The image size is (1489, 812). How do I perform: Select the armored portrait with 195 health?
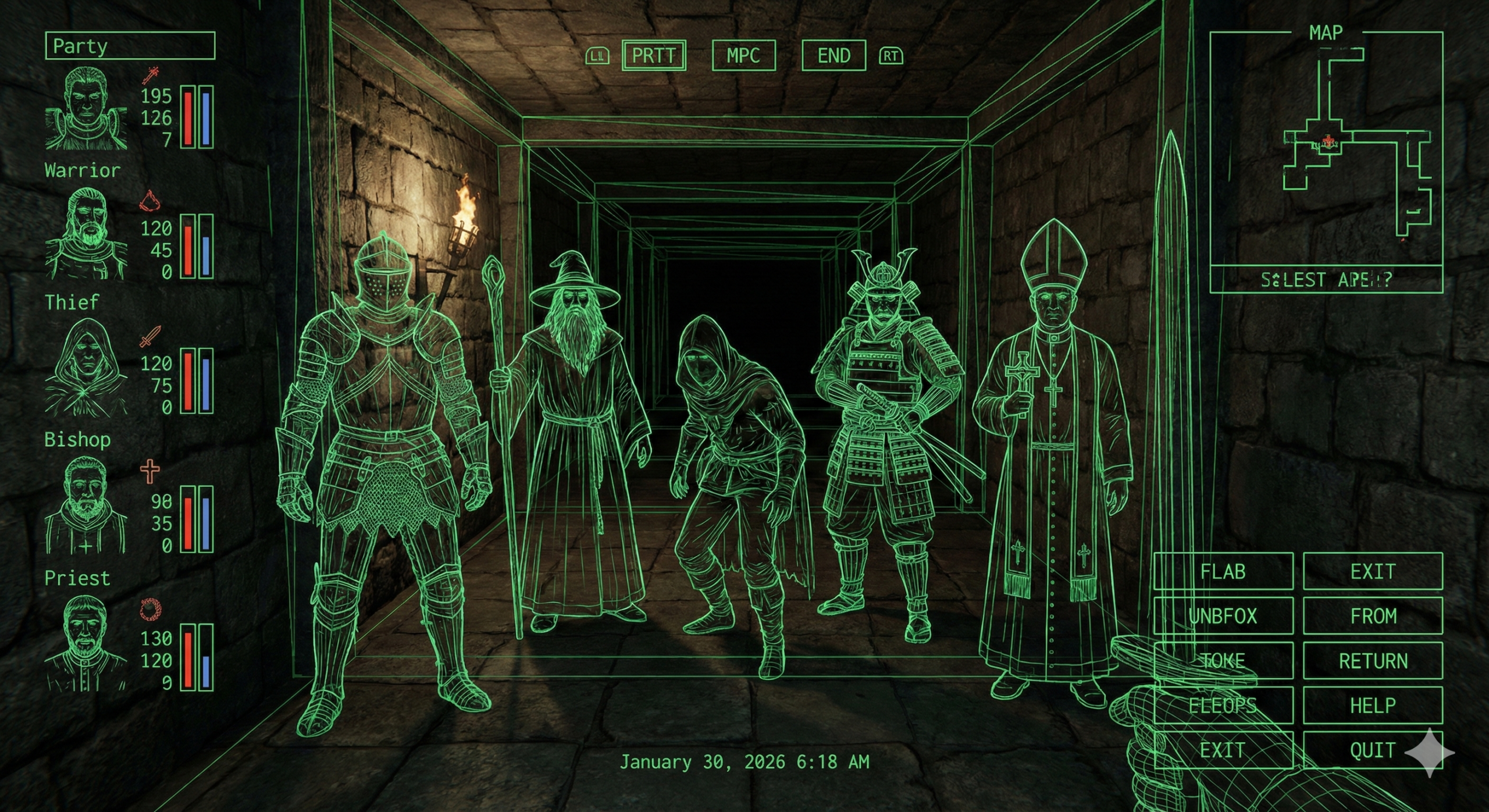click(x=86, y=108)
